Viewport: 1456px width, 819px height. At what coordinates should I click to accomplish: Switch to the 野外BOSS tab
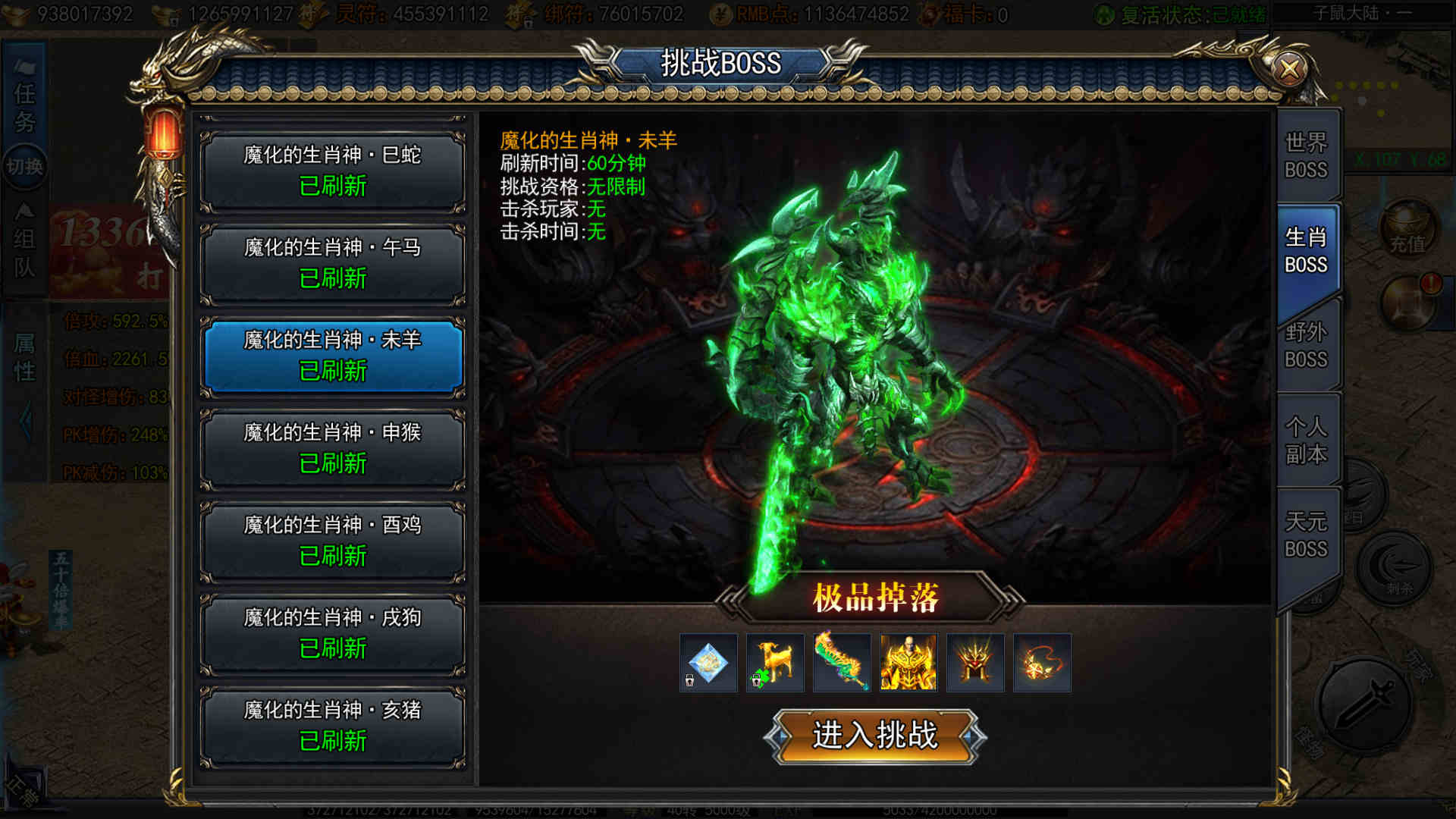click(1306, 345)
